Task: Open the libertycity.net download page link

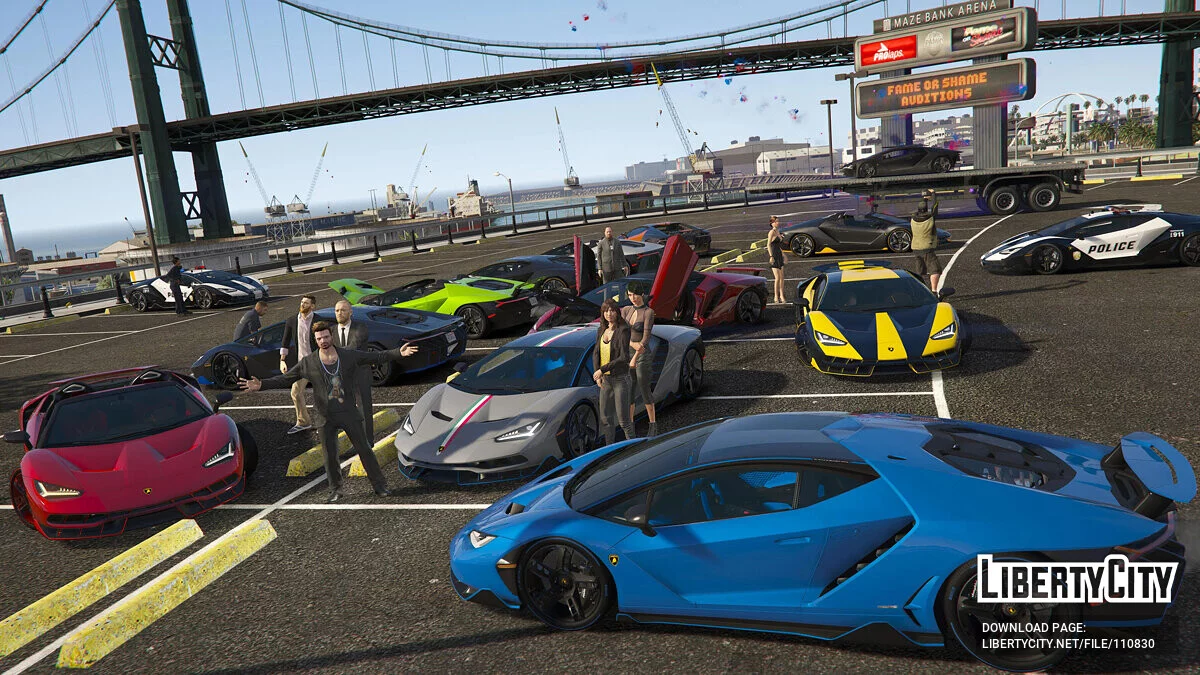Action: (1068, 645)
